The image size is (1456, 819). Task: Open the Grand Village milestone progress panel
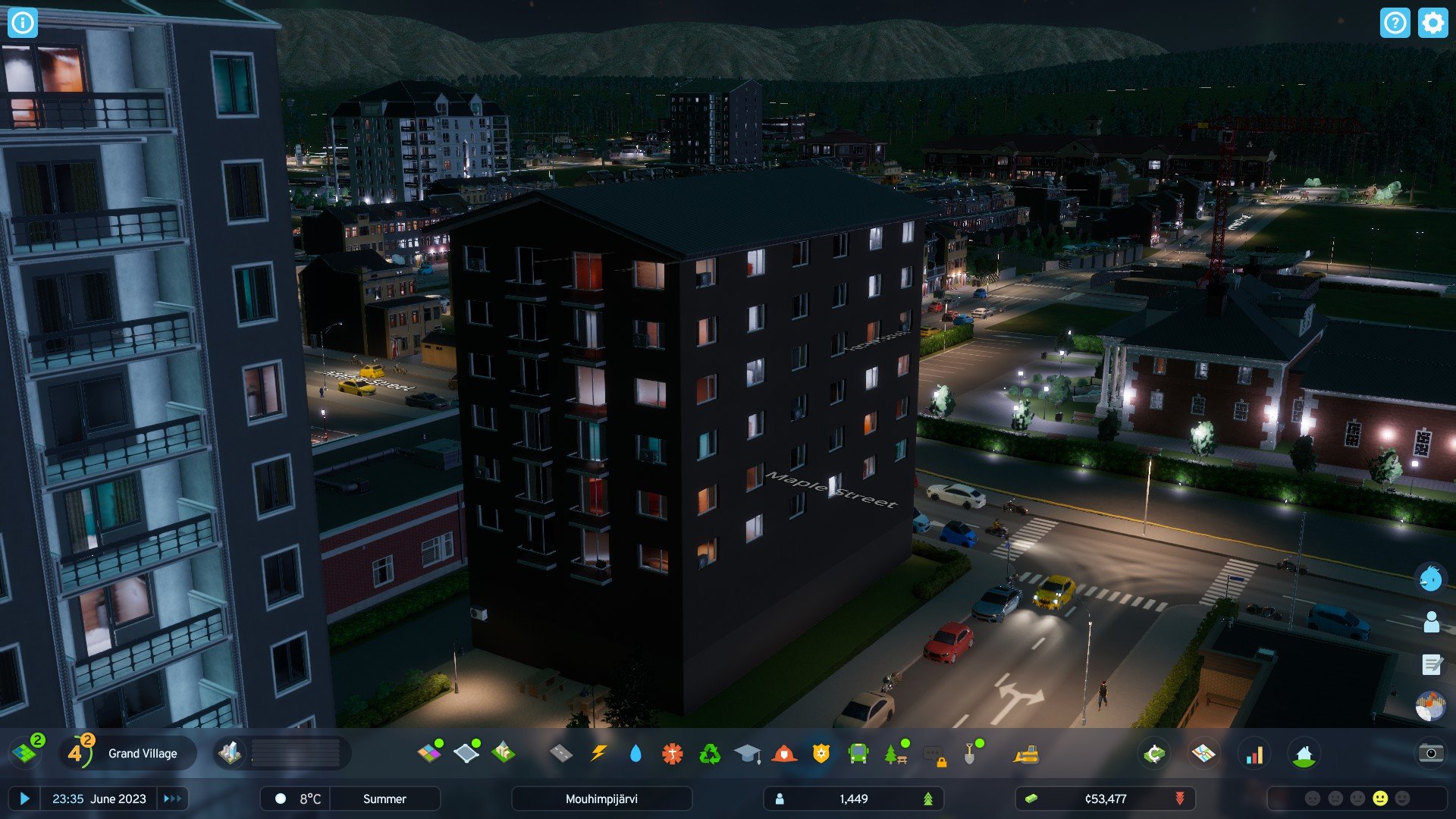127,753
